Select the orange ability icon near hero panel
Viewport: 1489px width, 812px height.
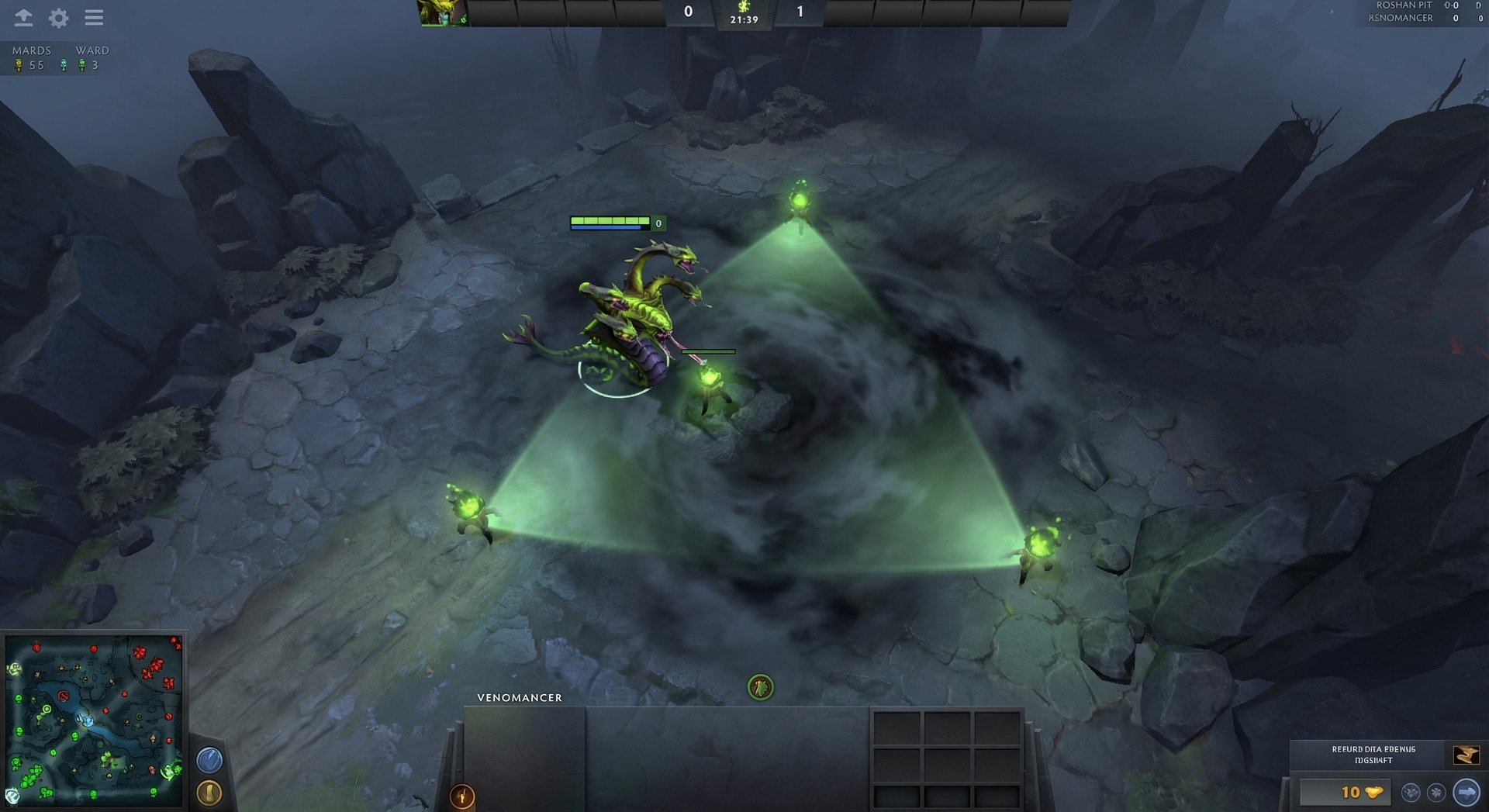463,796
